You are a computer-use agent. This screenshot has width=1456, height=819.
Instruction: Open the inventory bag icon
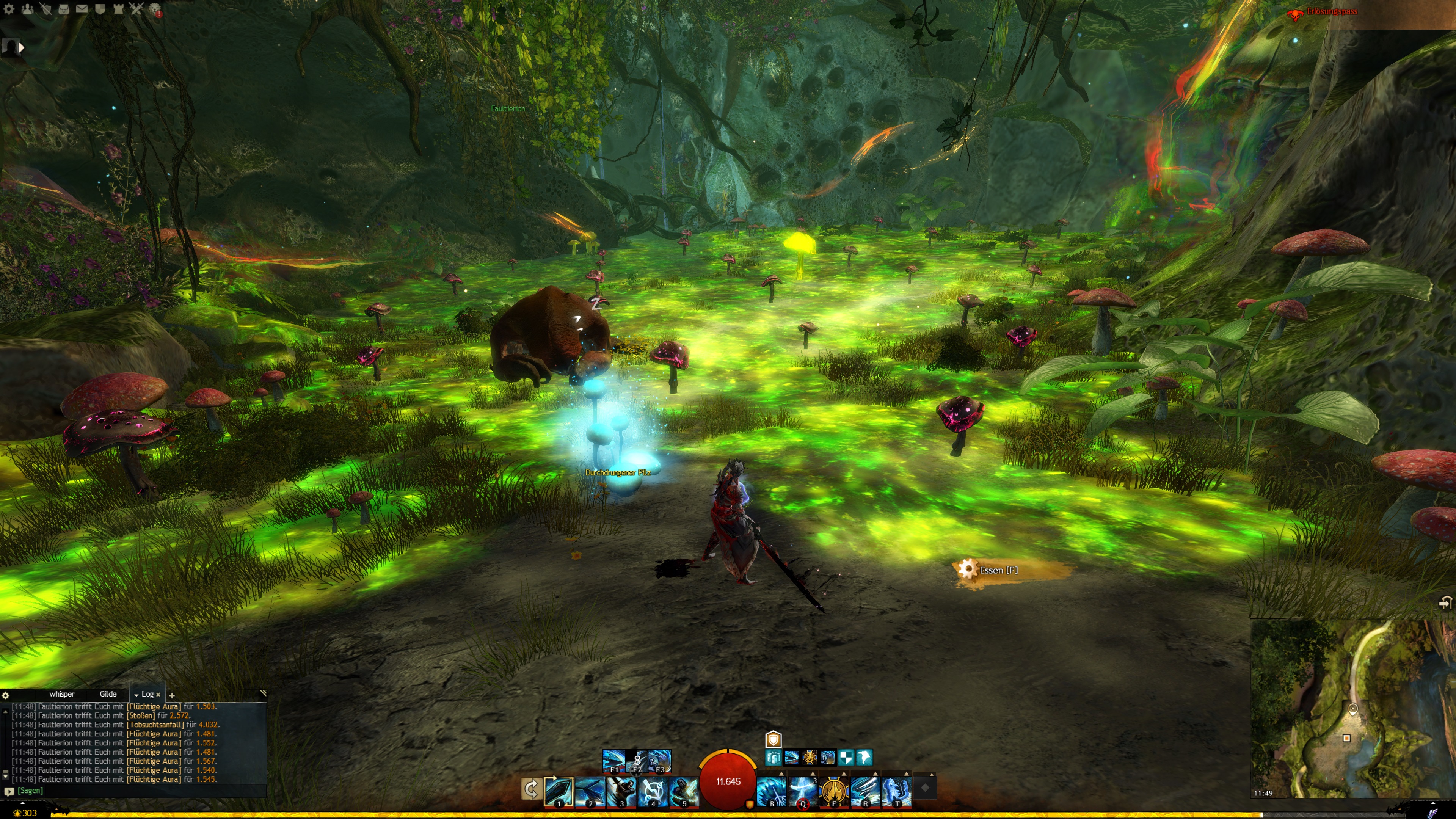pyautogui.click(x=63, y=8)
